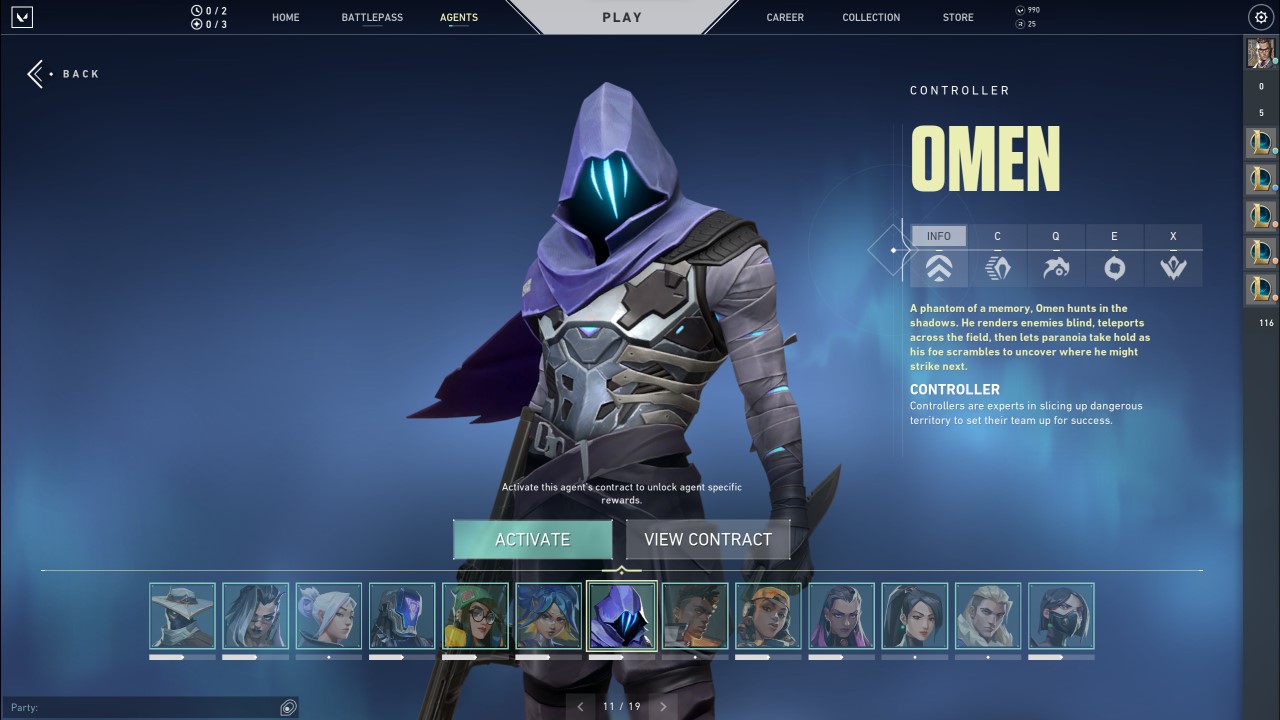
Task: Open the Settings gear icon
Action: pos(1260,17)
